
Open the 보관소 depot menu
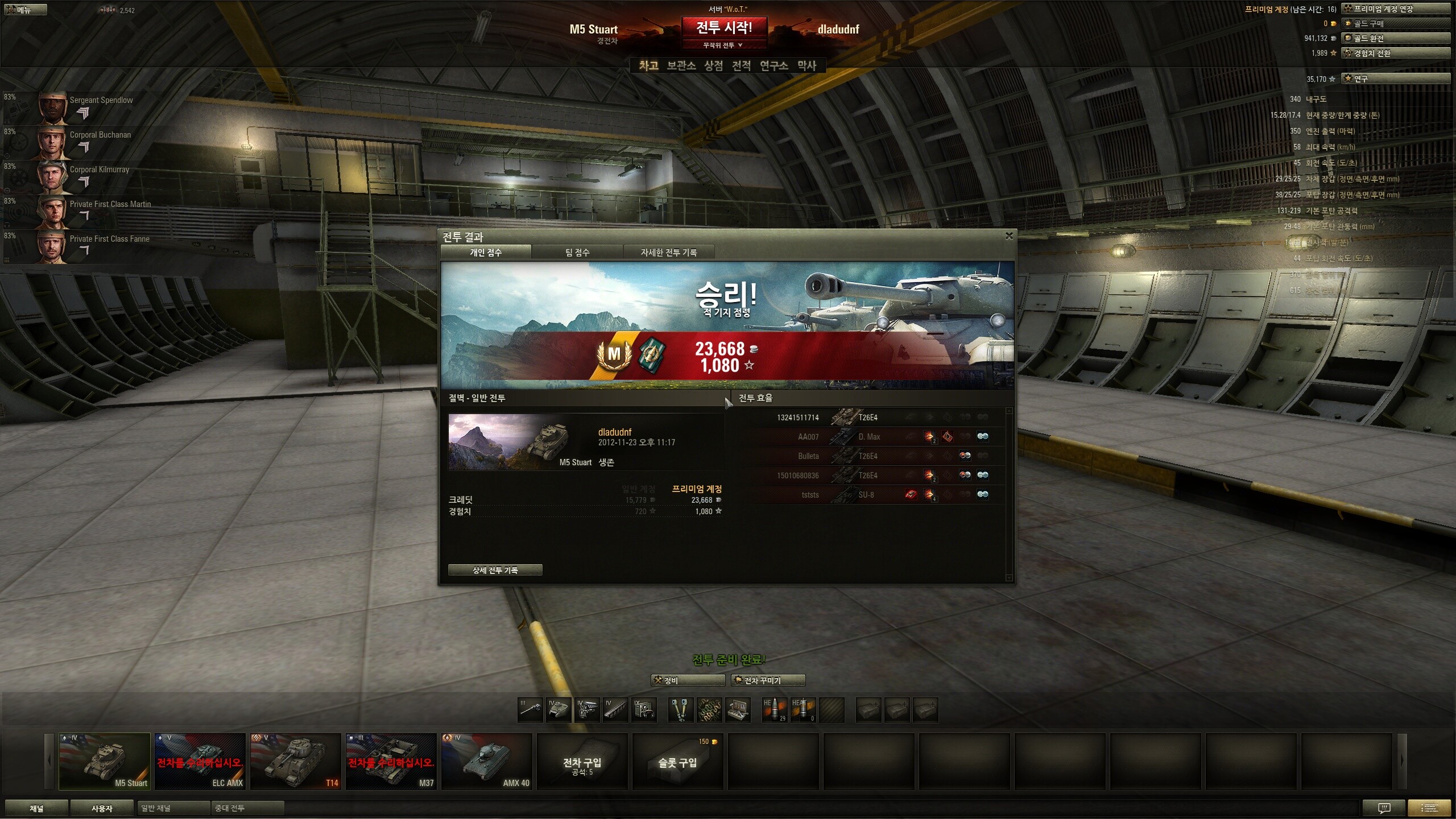[x=681, y=66]
